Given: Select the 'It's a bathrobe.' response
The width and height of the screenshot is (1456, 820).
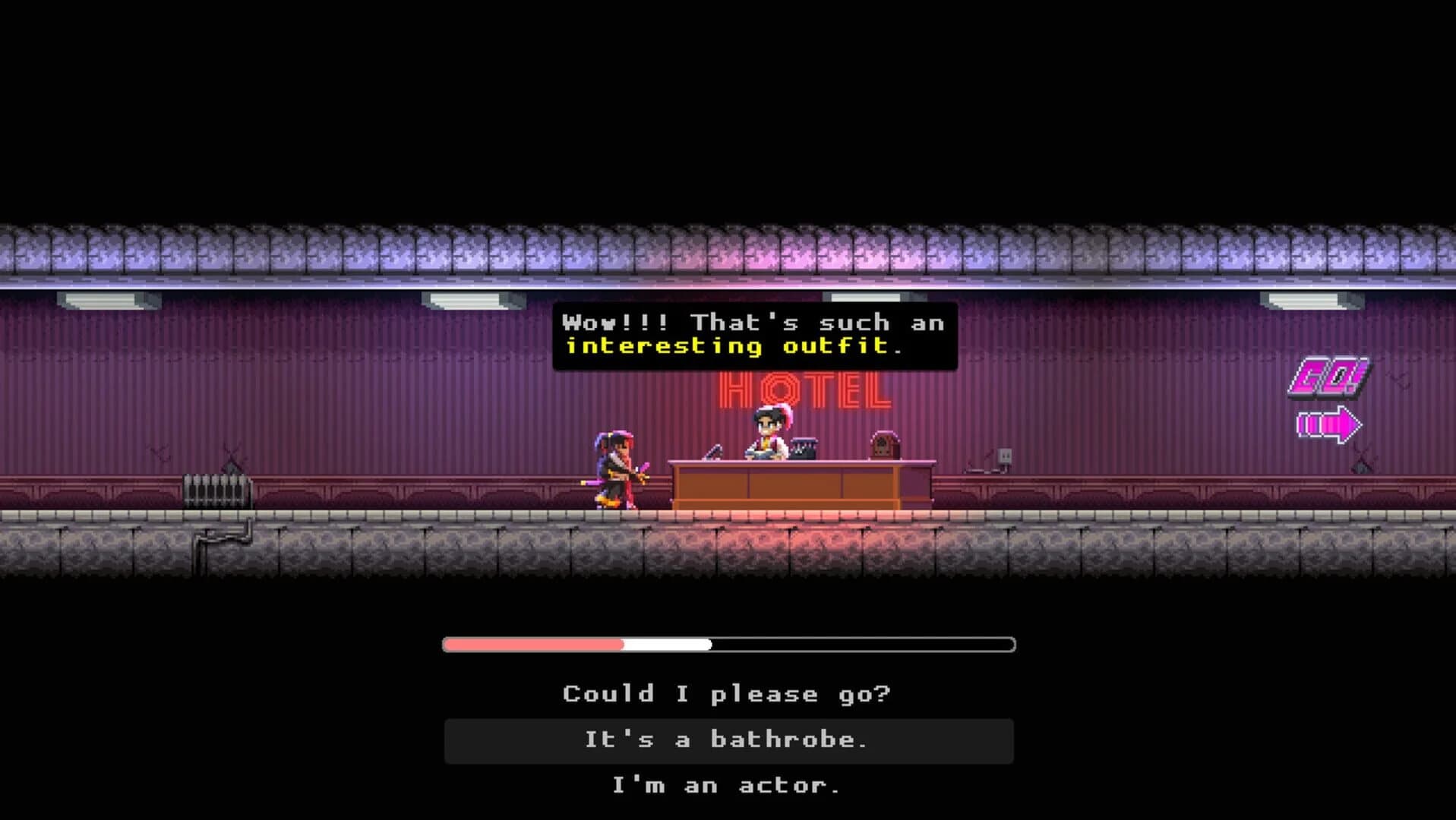Looking at the screenshot, I should pos(728,739).
